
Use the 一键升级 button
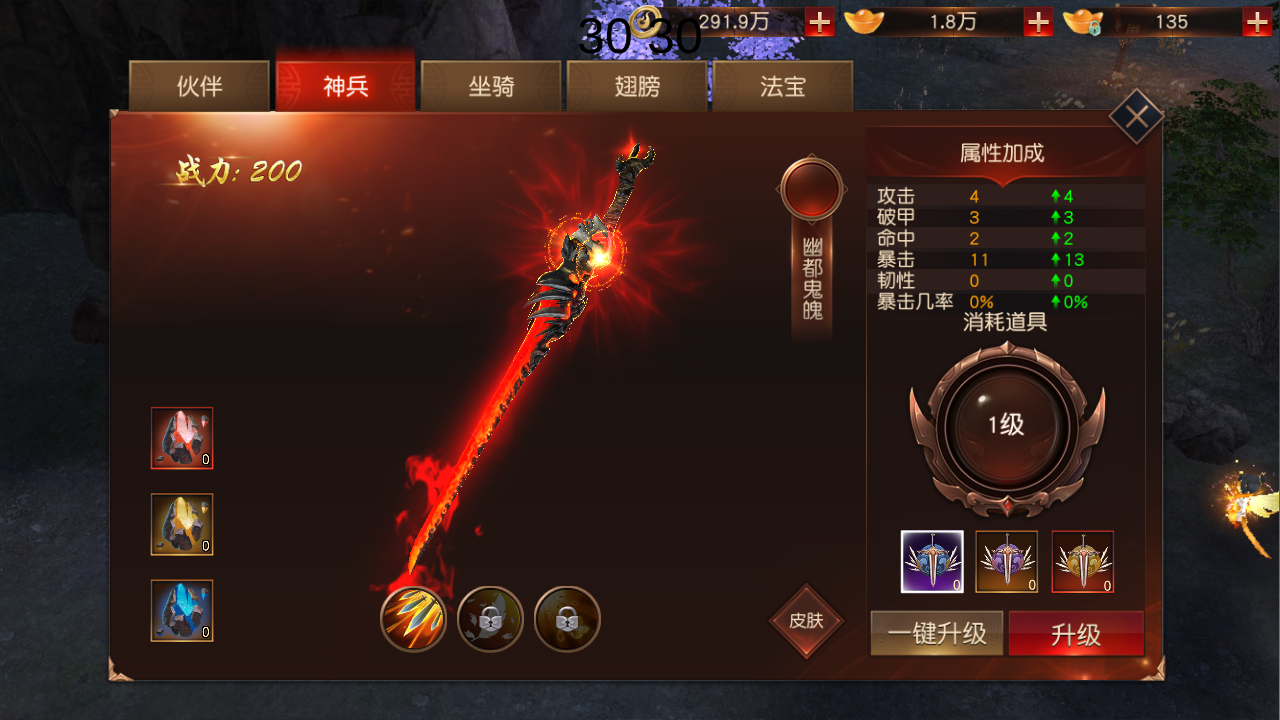pos(937,634)
